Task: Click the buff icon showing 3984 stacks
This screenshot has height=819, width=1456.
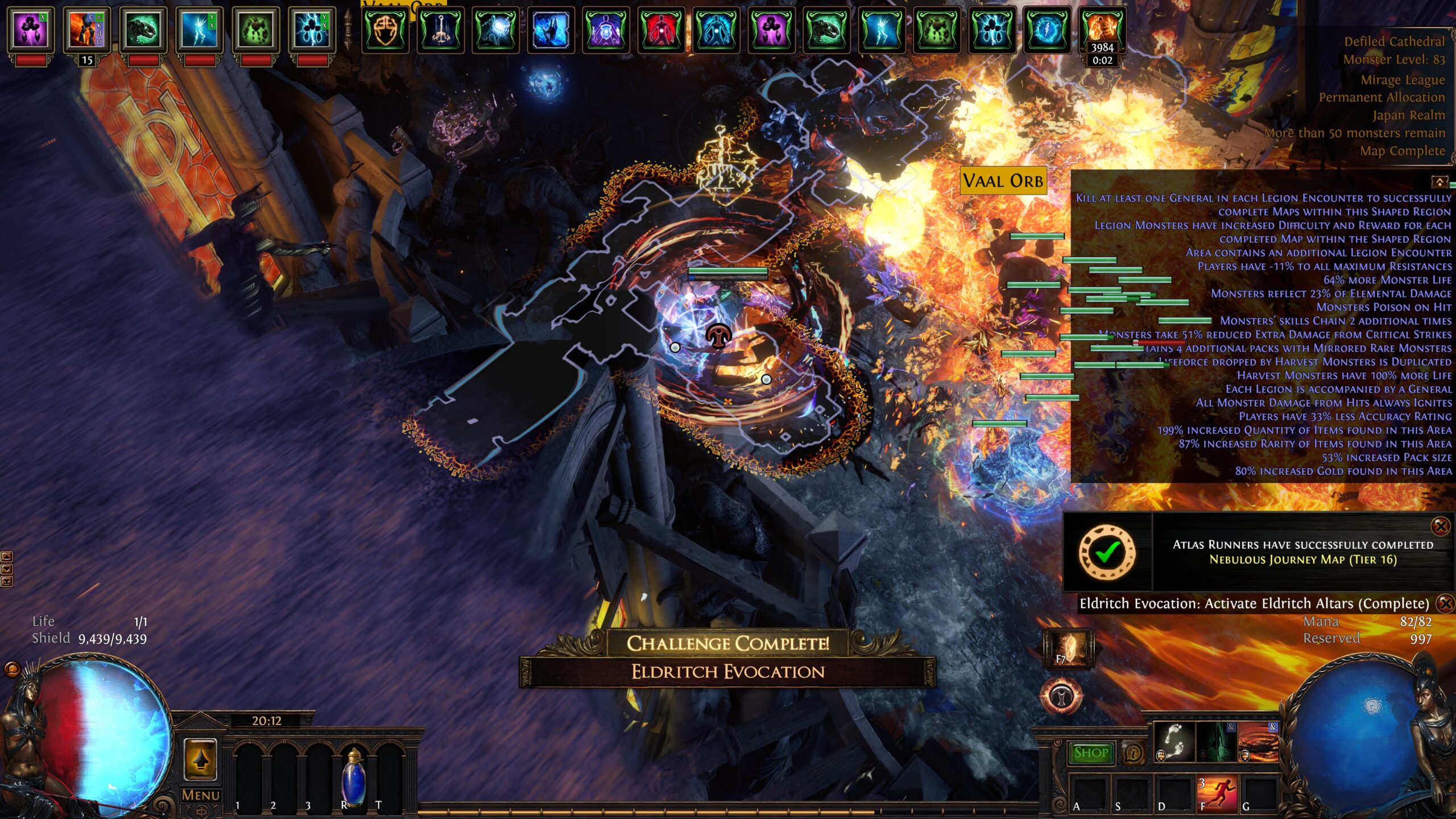Action: [1102, 30]
